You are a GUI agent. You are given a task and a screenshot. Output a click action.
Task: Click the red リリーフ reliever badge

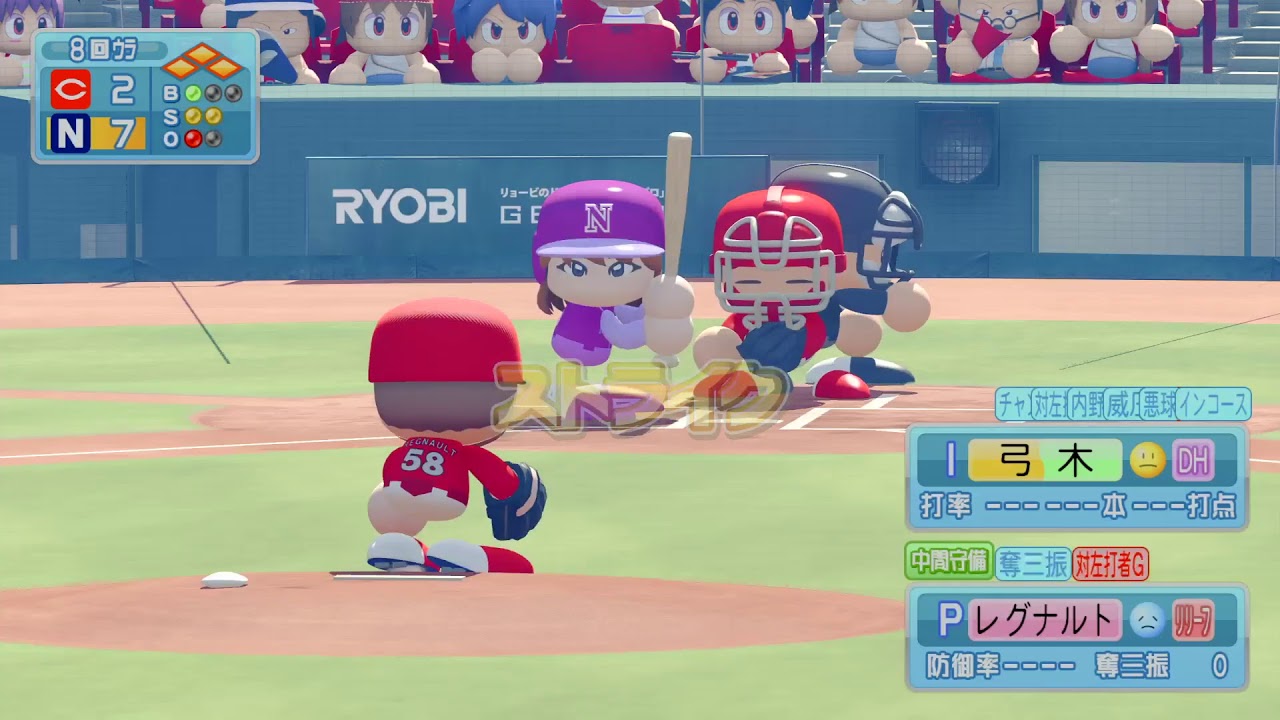pos(1192,621)
